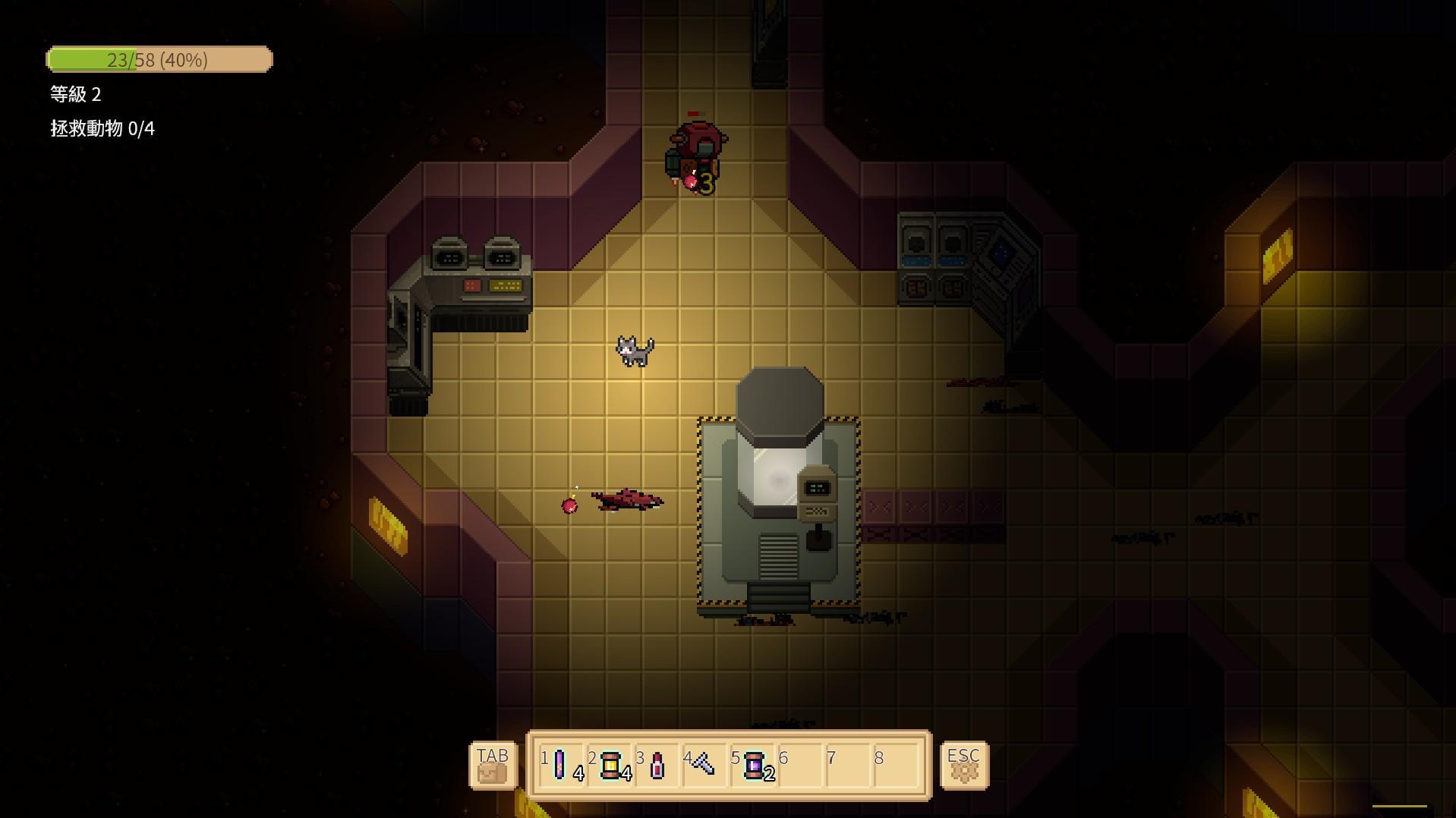
Task: Select the purple rod in slot 1
Action: coord(560,765)
